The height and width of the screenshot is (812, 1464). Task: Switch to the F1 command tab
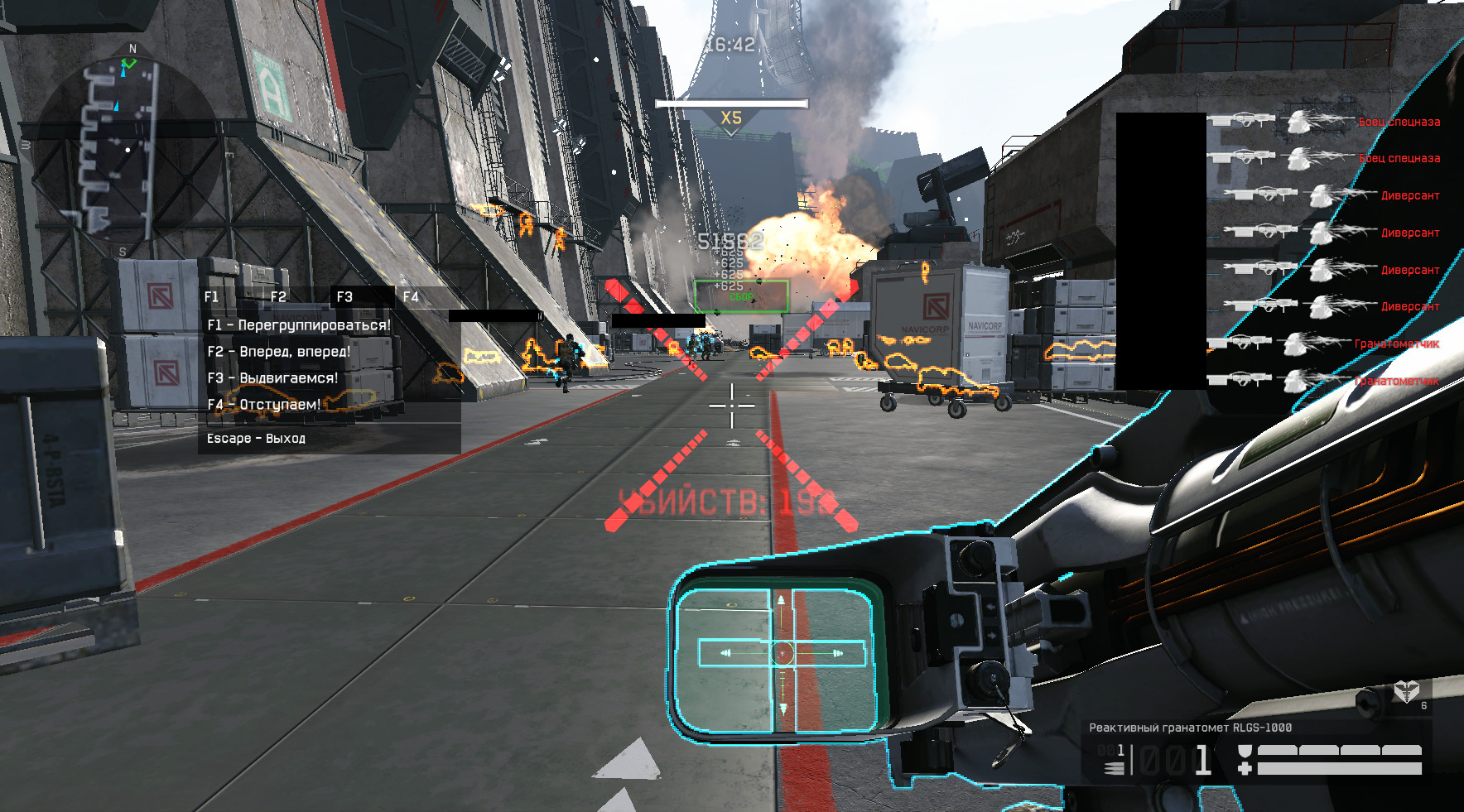point(212,296)
